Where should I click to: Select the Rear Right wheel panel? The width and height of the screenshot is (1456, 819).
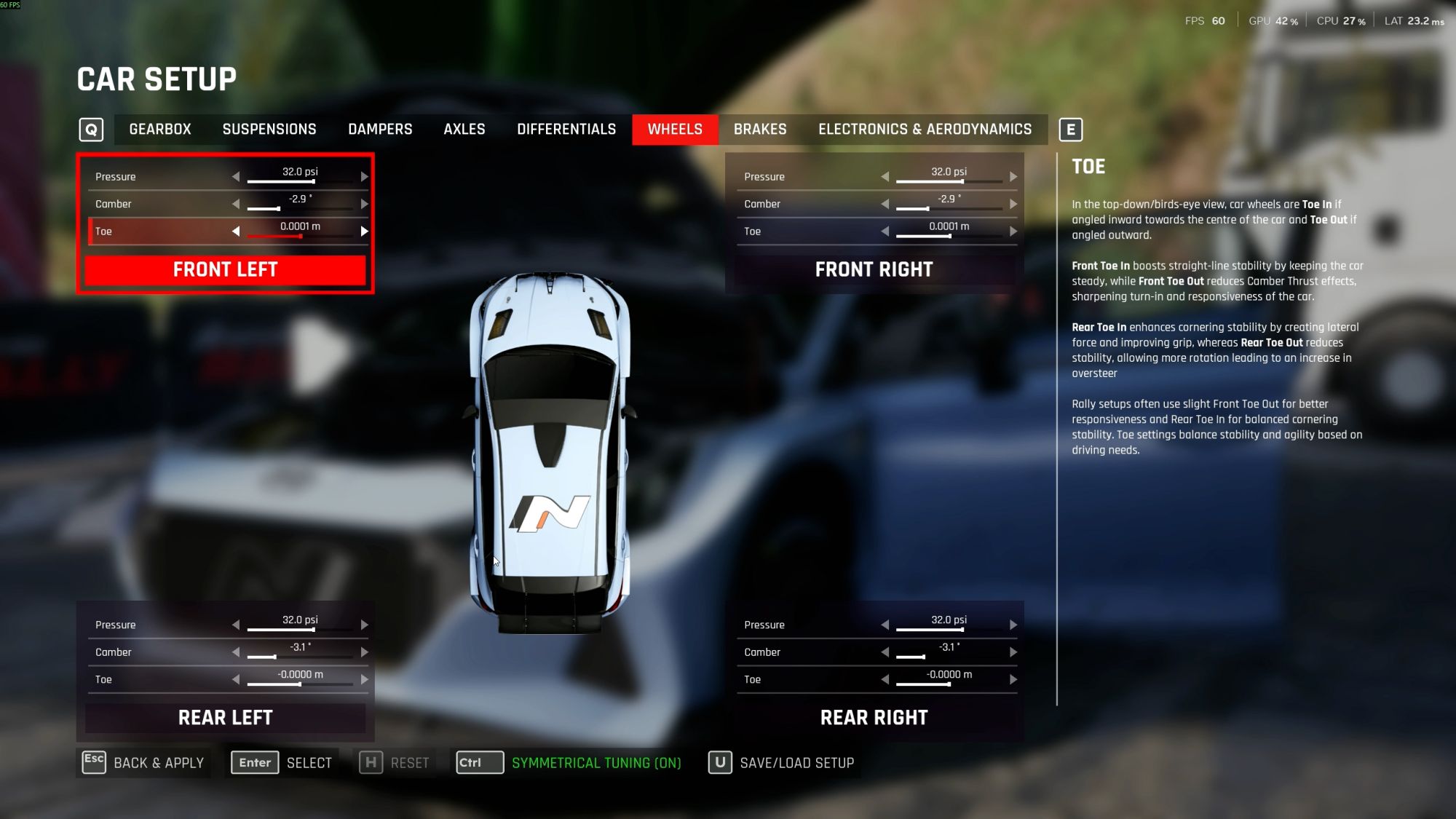coord(874,718)
